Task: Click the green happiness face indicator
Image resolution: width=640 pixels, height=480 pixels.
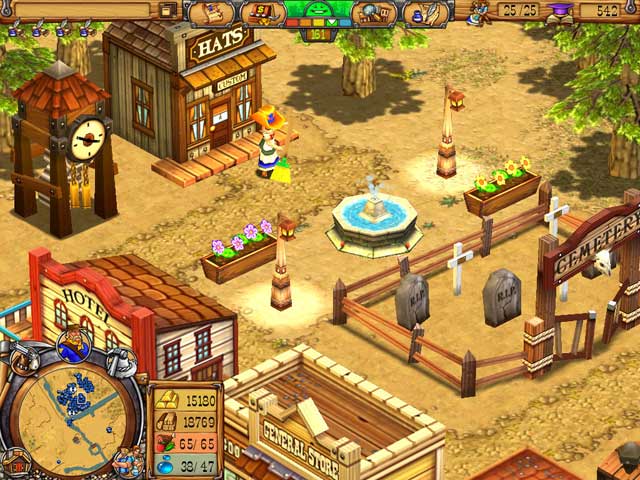Action: pos(319,10)
